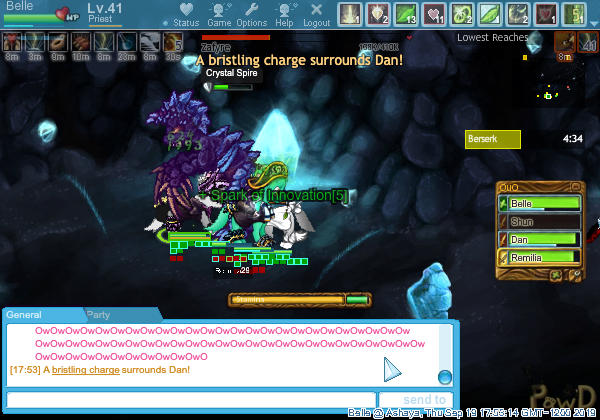The image size is (600, 420).
Task: Click the chat message input field
Action: point(190,400)
